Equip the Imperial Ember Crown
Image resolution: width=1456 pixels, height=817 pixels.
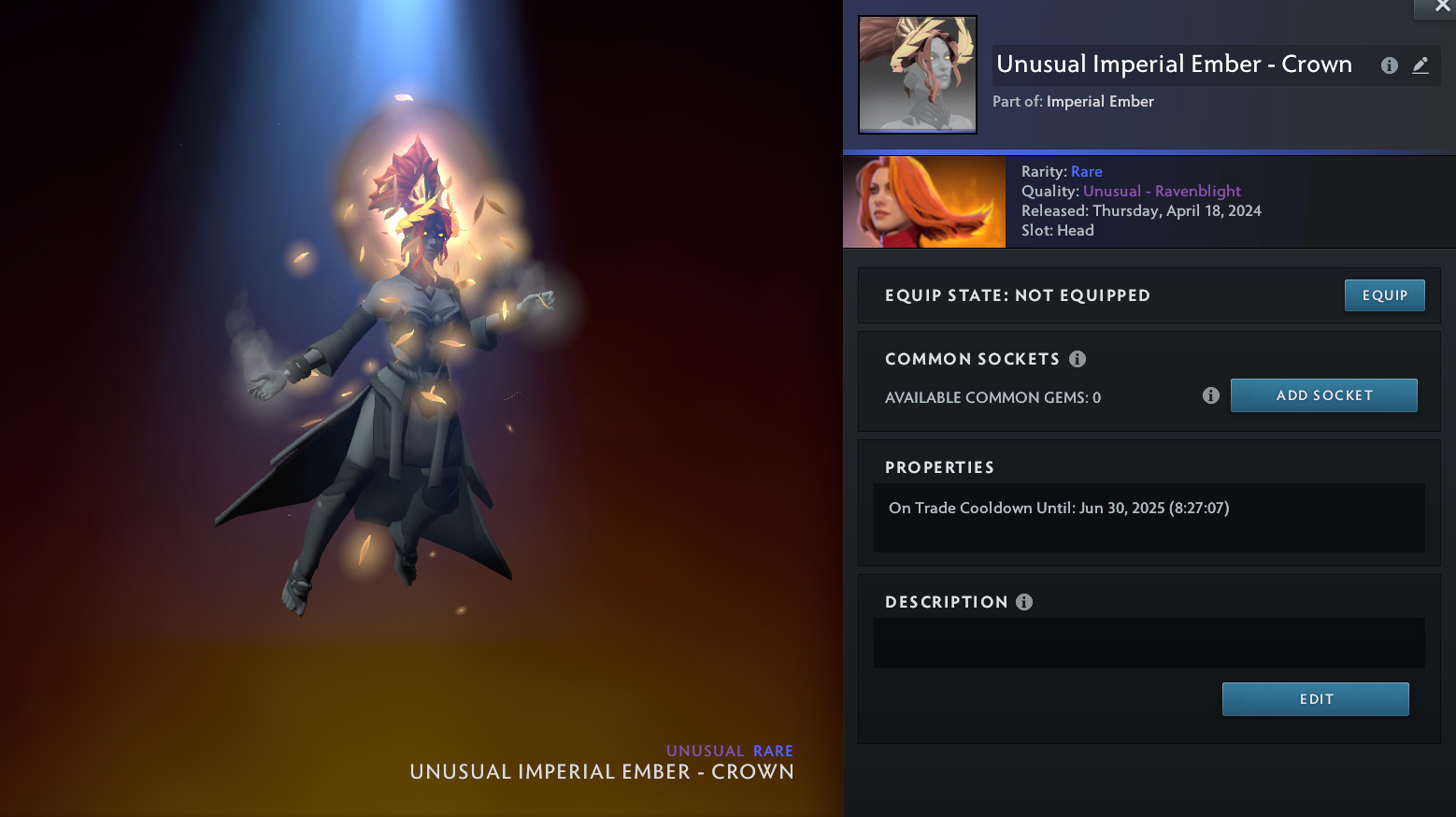1384,295
